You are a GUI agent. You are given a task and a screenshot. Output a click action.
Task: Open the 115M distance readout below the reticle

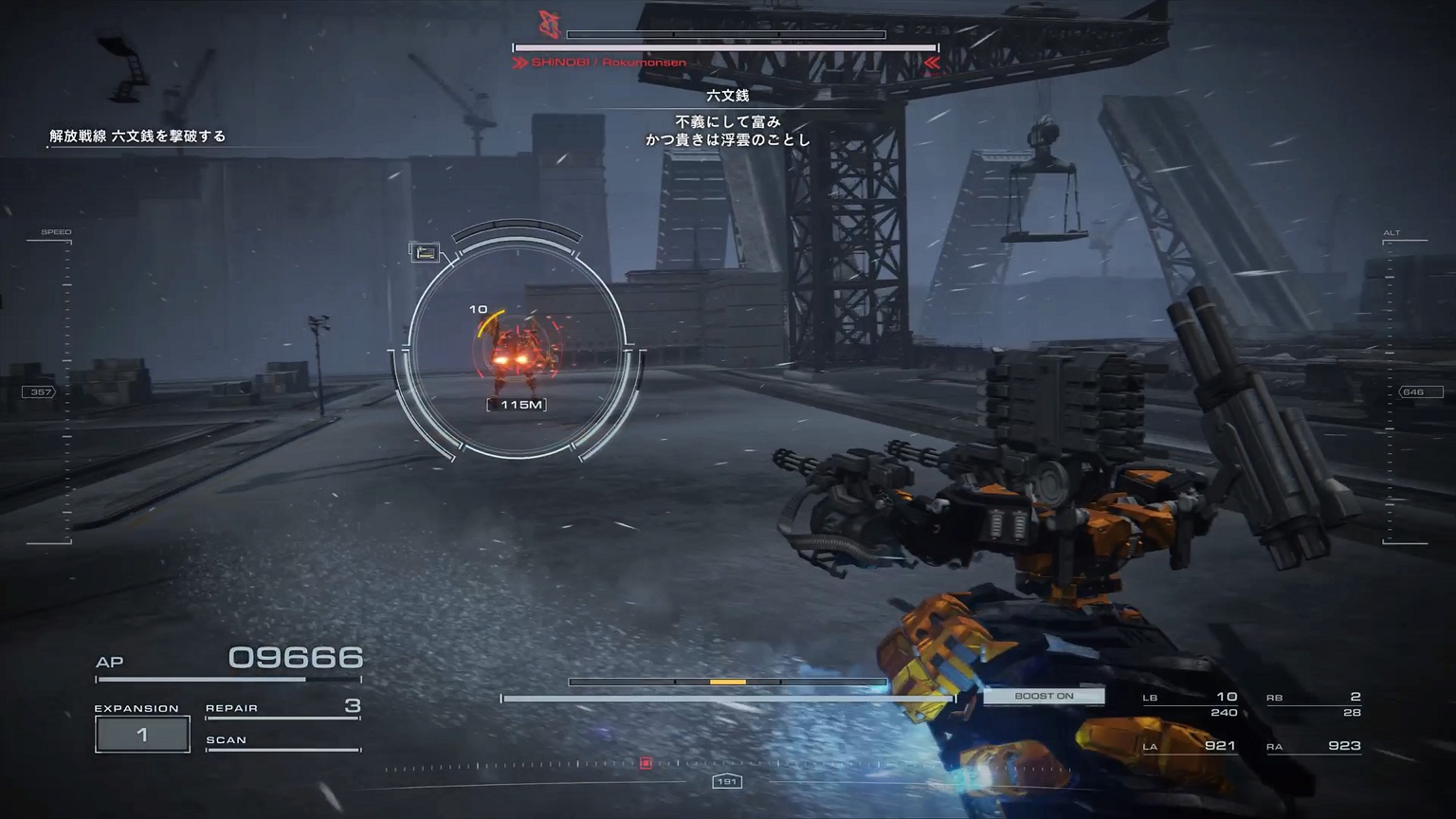(x=518, y=403)
